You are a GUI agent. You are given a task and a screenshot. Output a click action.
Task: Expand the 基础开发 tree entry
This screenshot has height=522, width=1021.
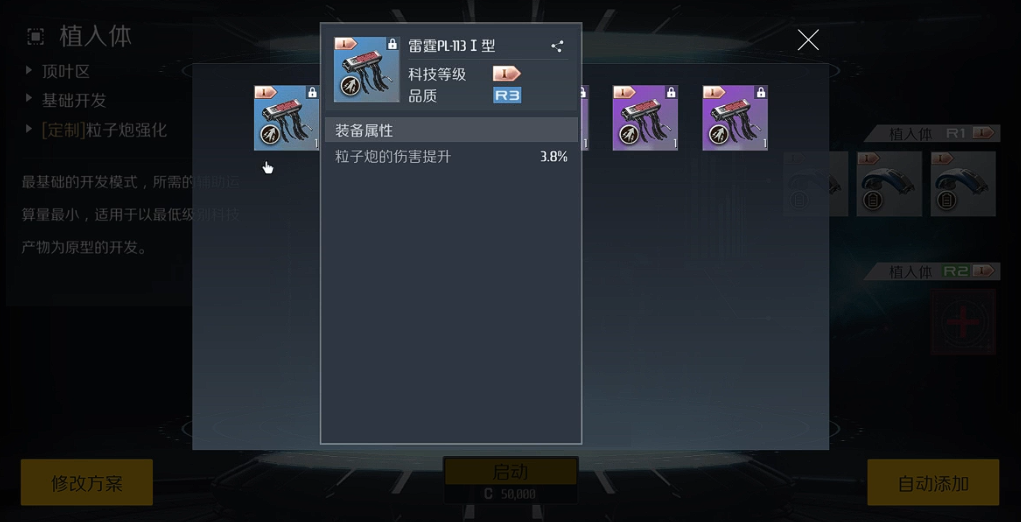click(73, 100)
